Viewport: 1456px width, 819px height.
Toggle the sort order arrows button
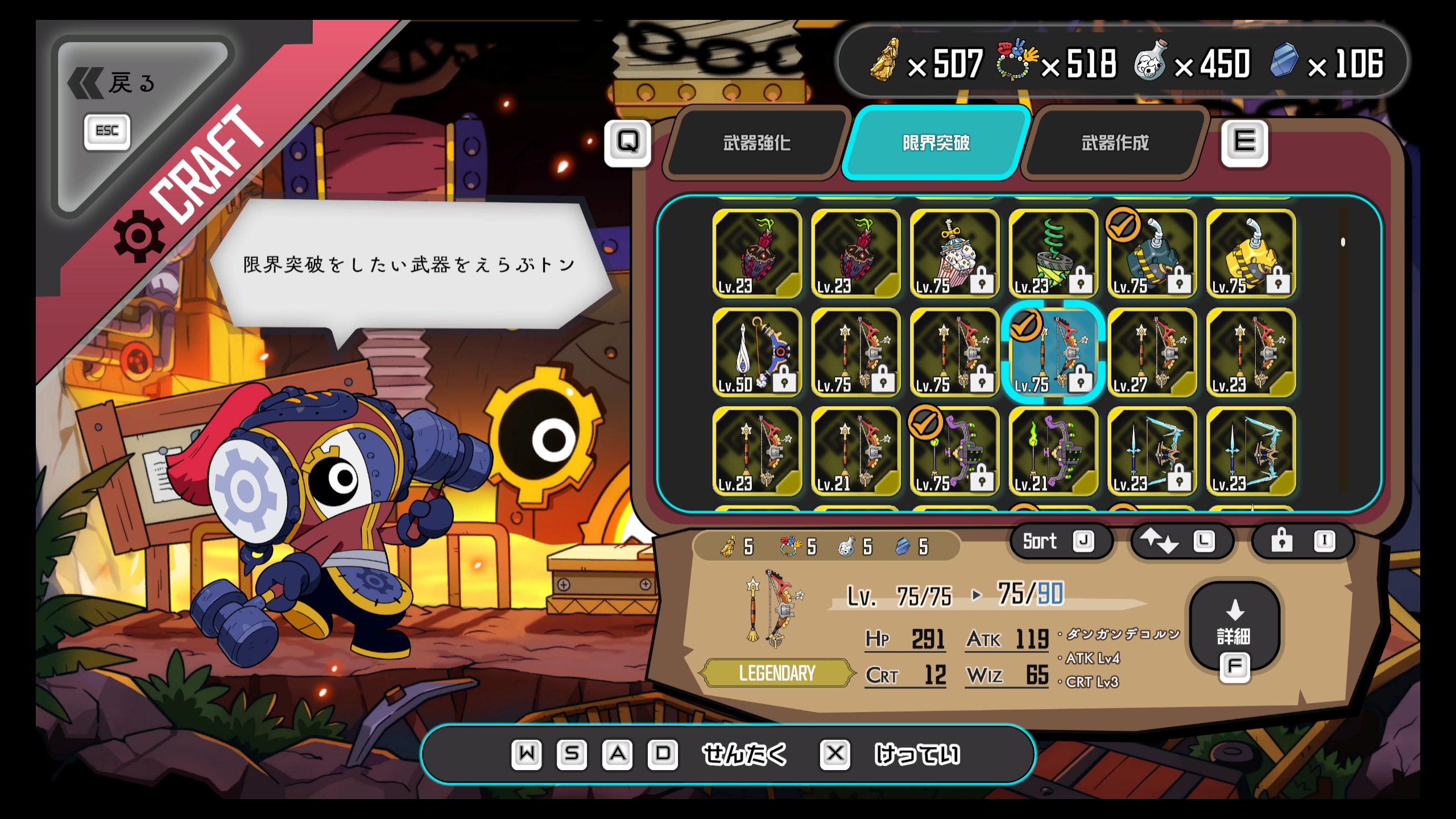(1180, 541)
